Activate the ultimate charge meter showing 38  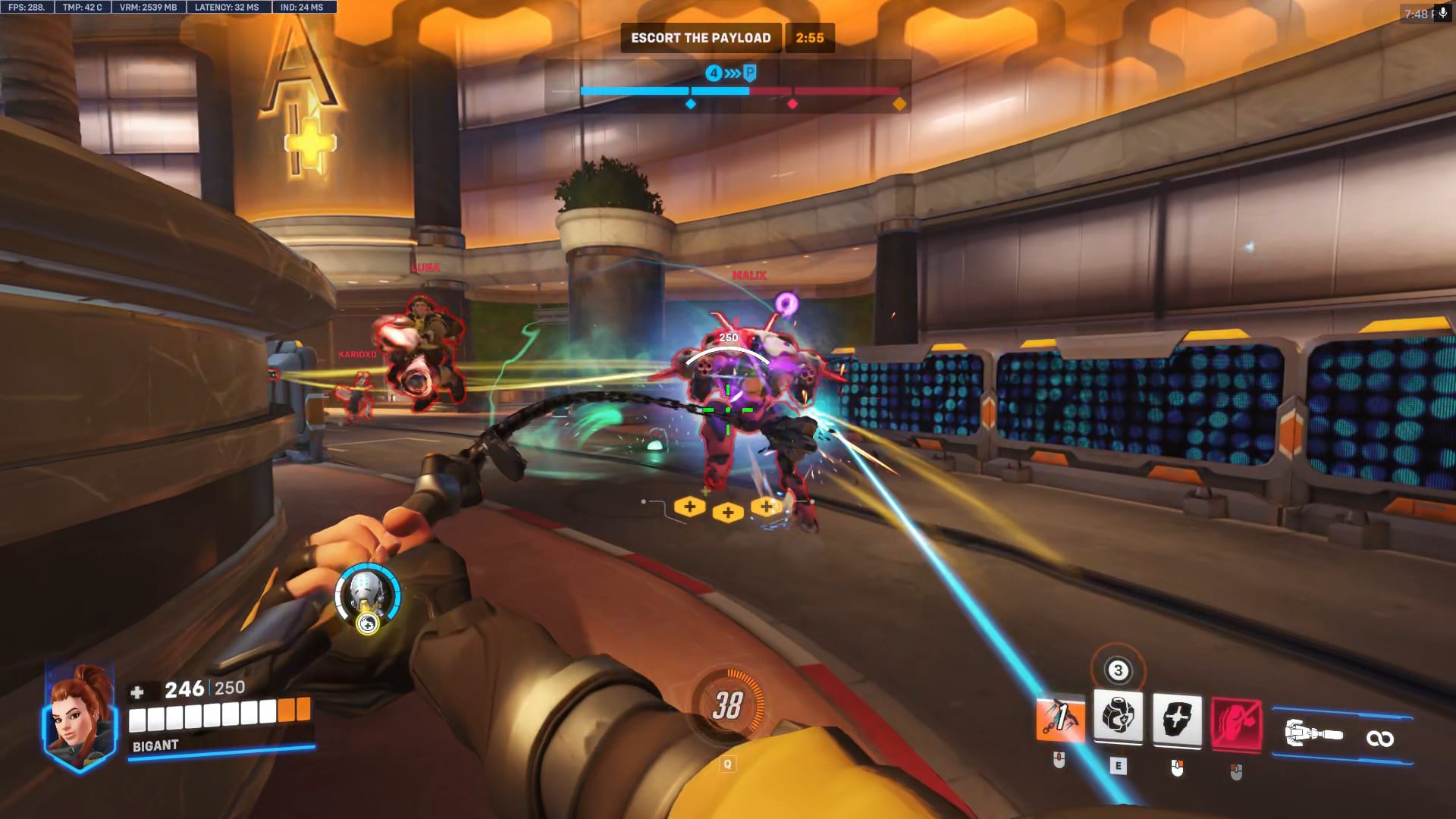(x=726, y=705)
